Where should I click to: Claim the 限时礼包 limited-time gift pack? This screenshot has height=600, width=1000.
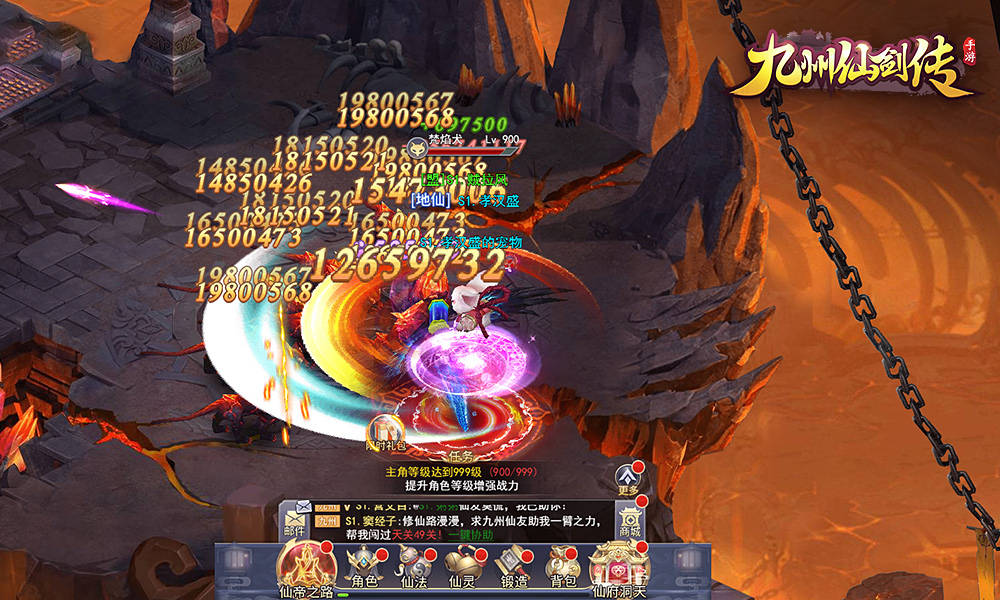[x=385, y=432]
